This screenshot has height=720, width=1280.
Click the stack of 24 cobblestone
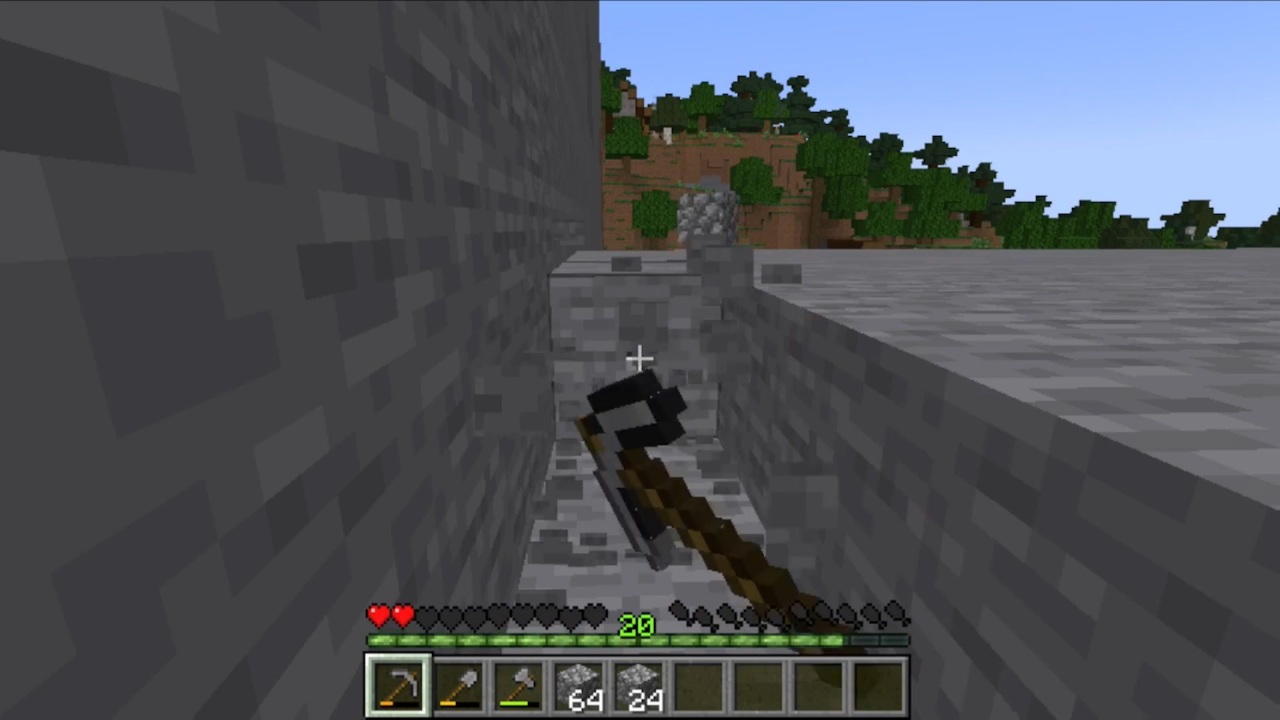point(638,682)
